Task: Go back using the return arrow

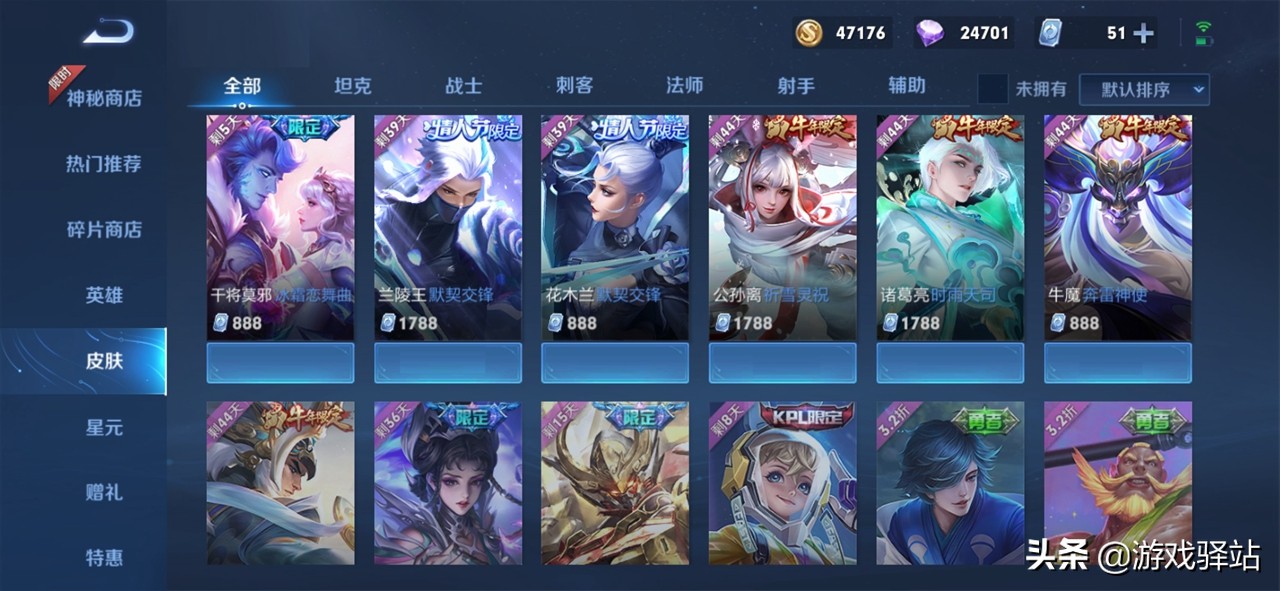Action: pos(107,34)
